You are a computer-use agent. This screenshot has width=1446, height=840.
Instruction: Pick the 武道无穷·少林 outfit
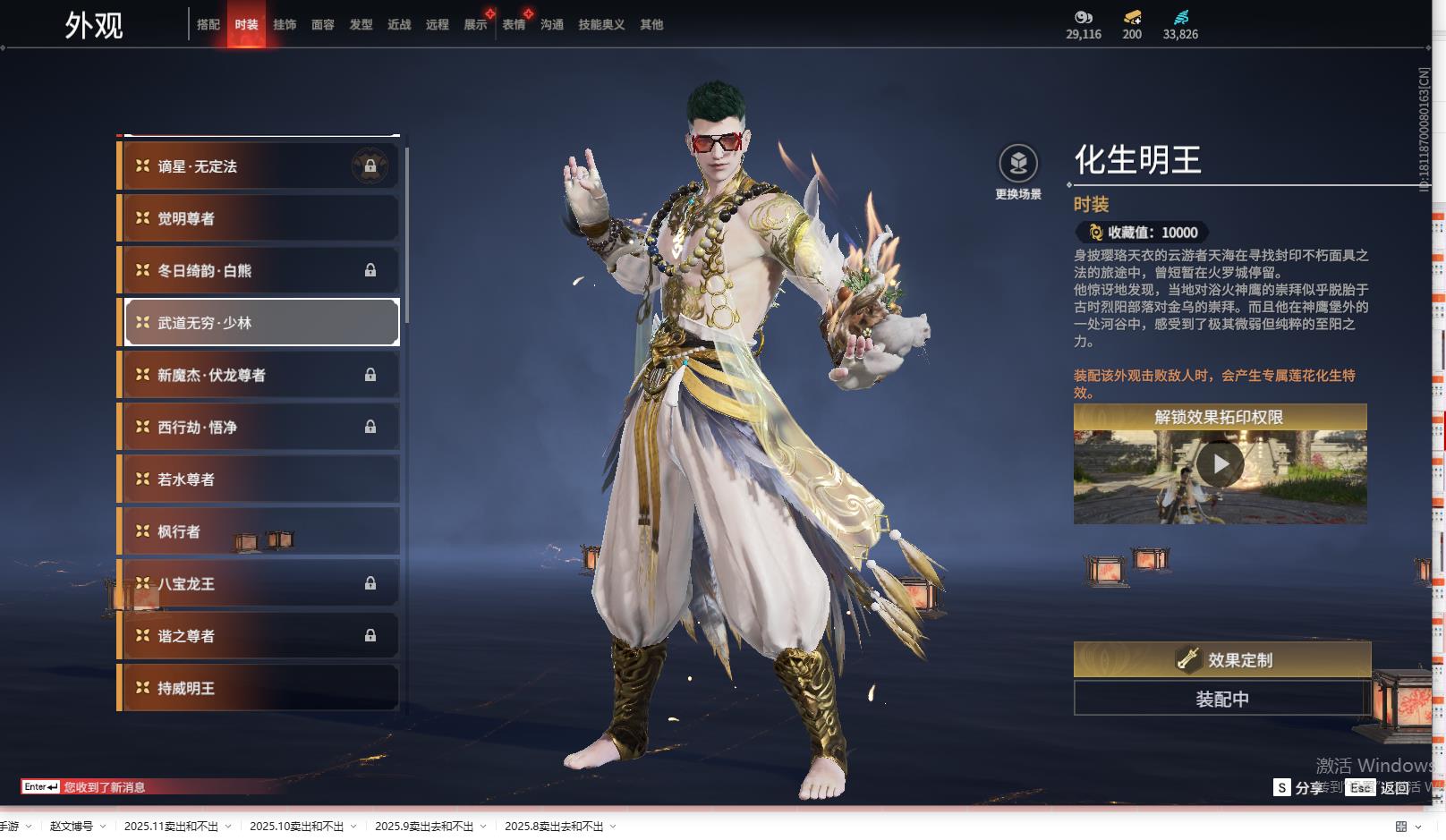[259, 323]
